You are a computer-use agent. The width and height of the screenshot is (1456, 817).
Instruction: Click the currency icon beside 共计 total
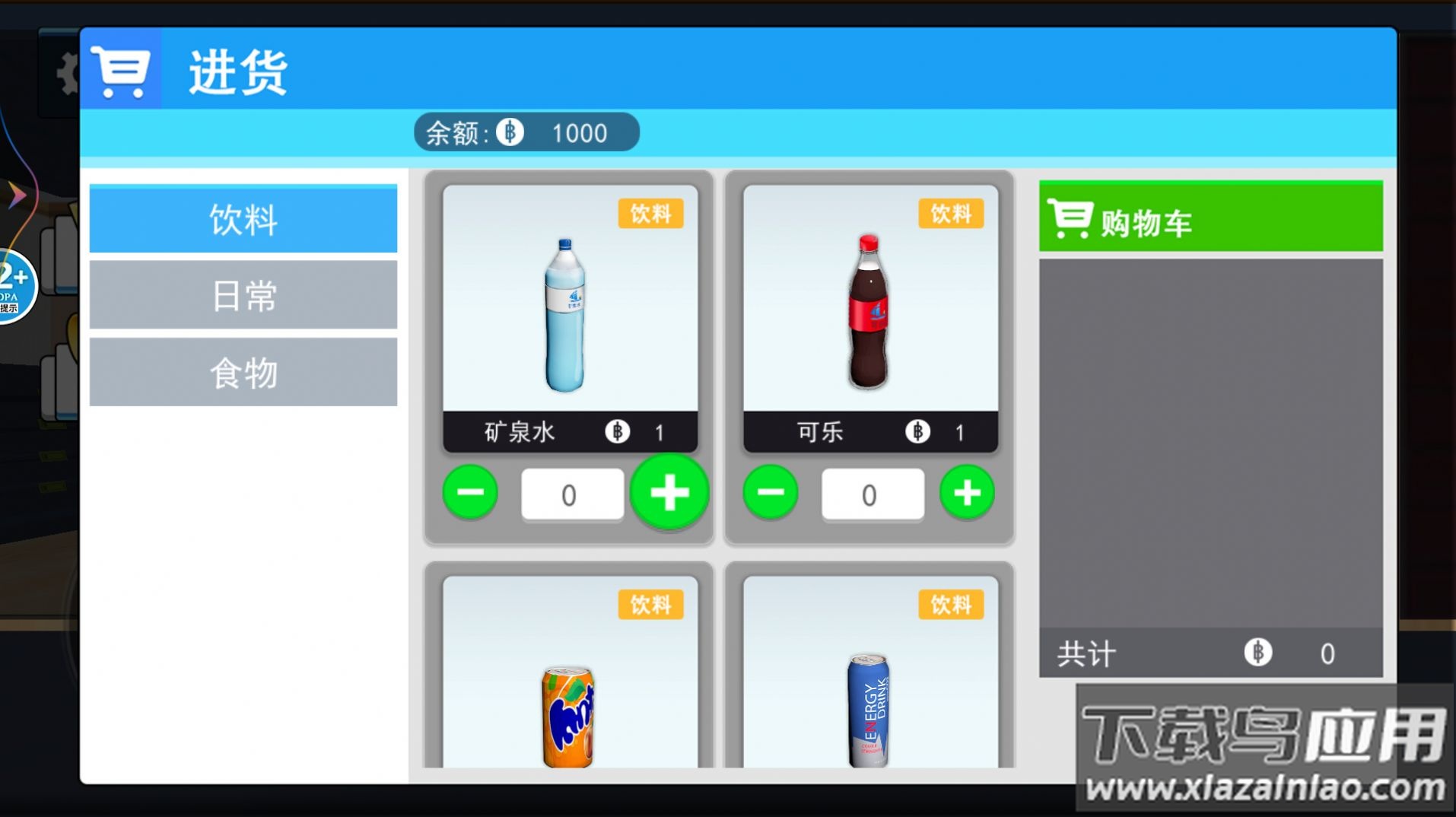coord(1258,652)
